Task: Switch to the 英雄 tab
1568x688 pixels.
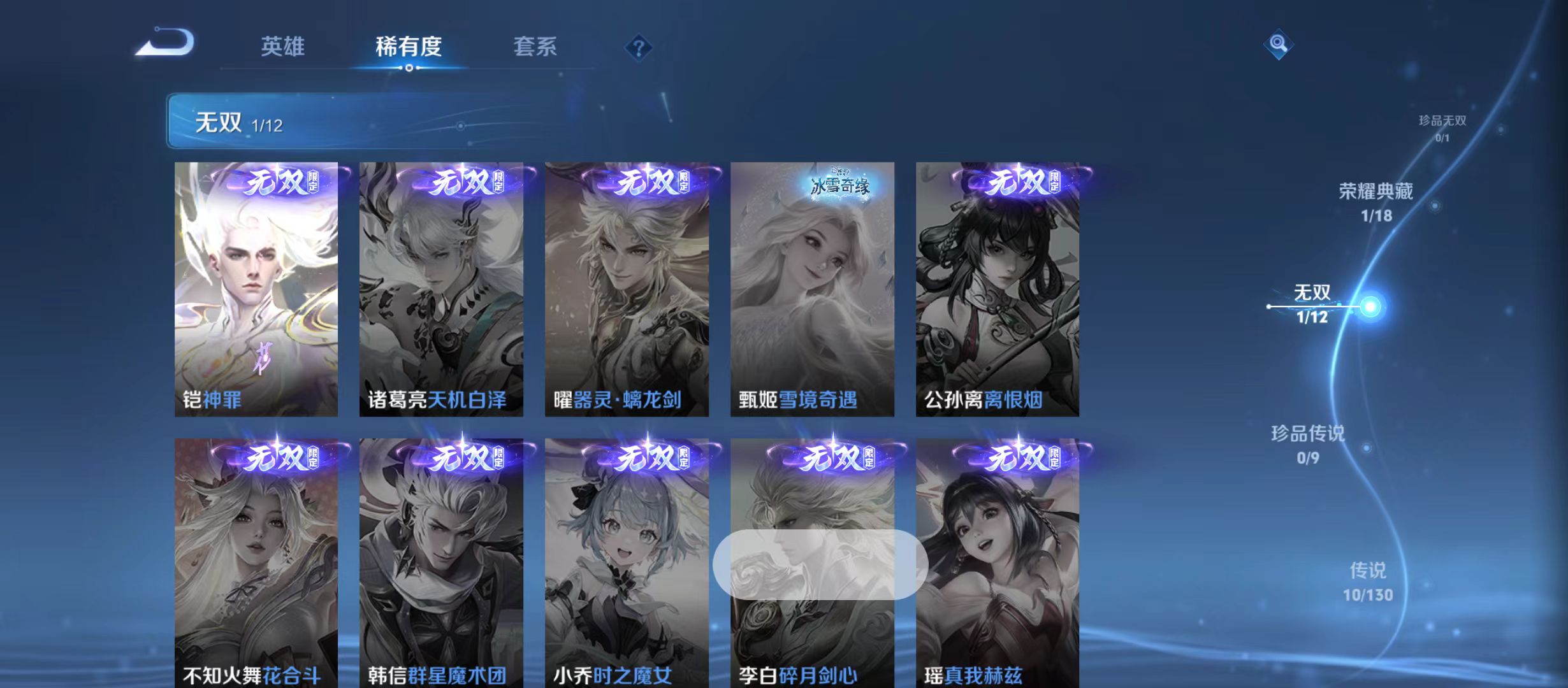Action: (x=284, y=46)
